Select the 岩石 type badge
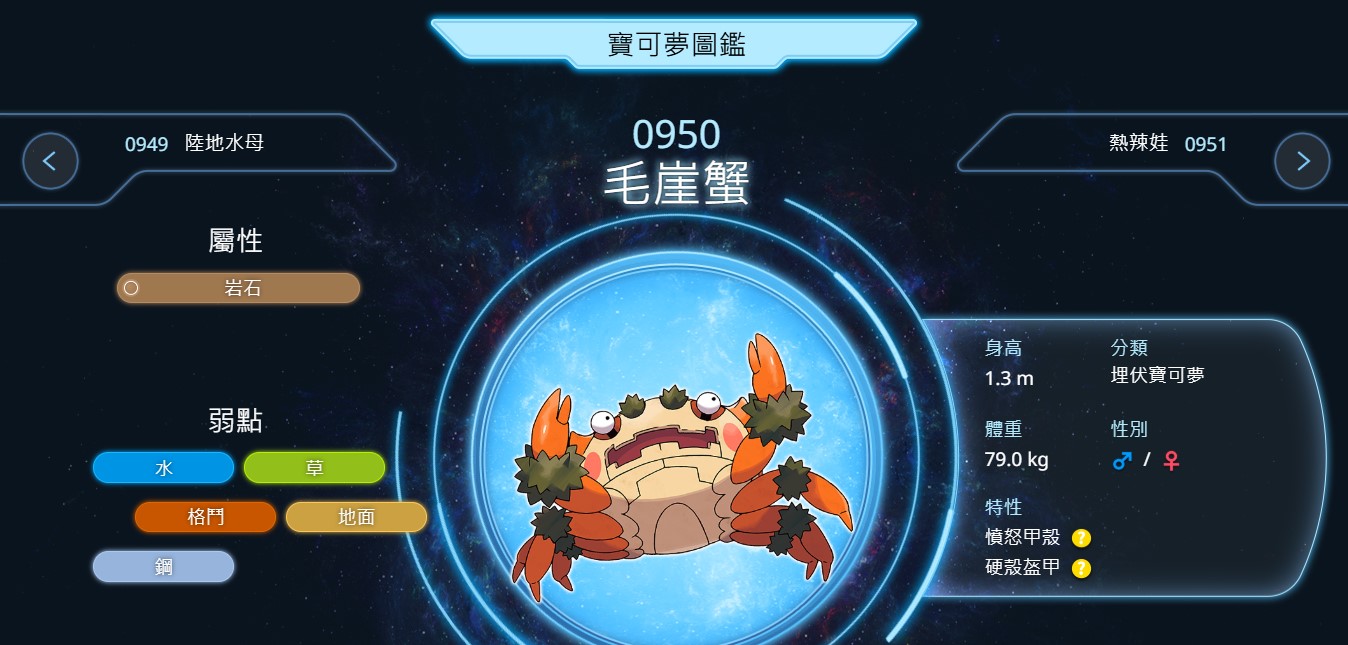1348x645 pixels. pyautogui.click(x=238, y=288)
